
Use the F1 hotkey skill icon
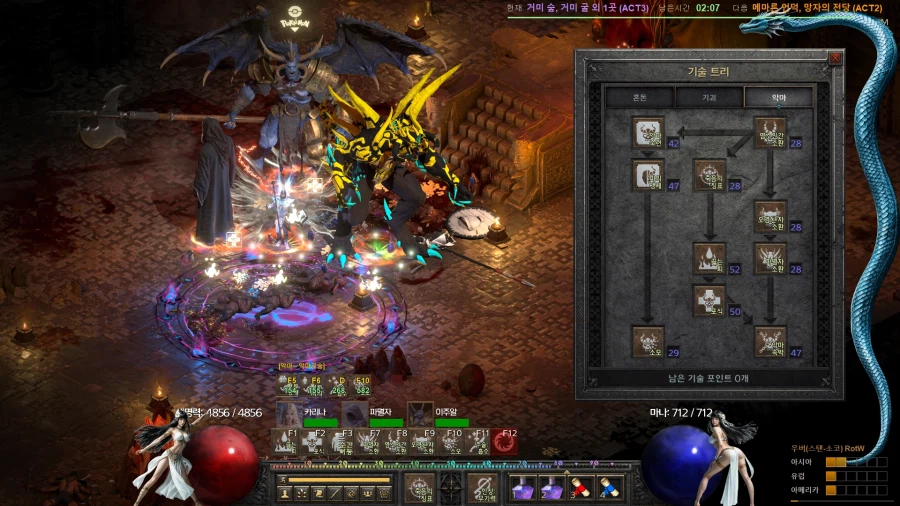(x=286, y=442)
